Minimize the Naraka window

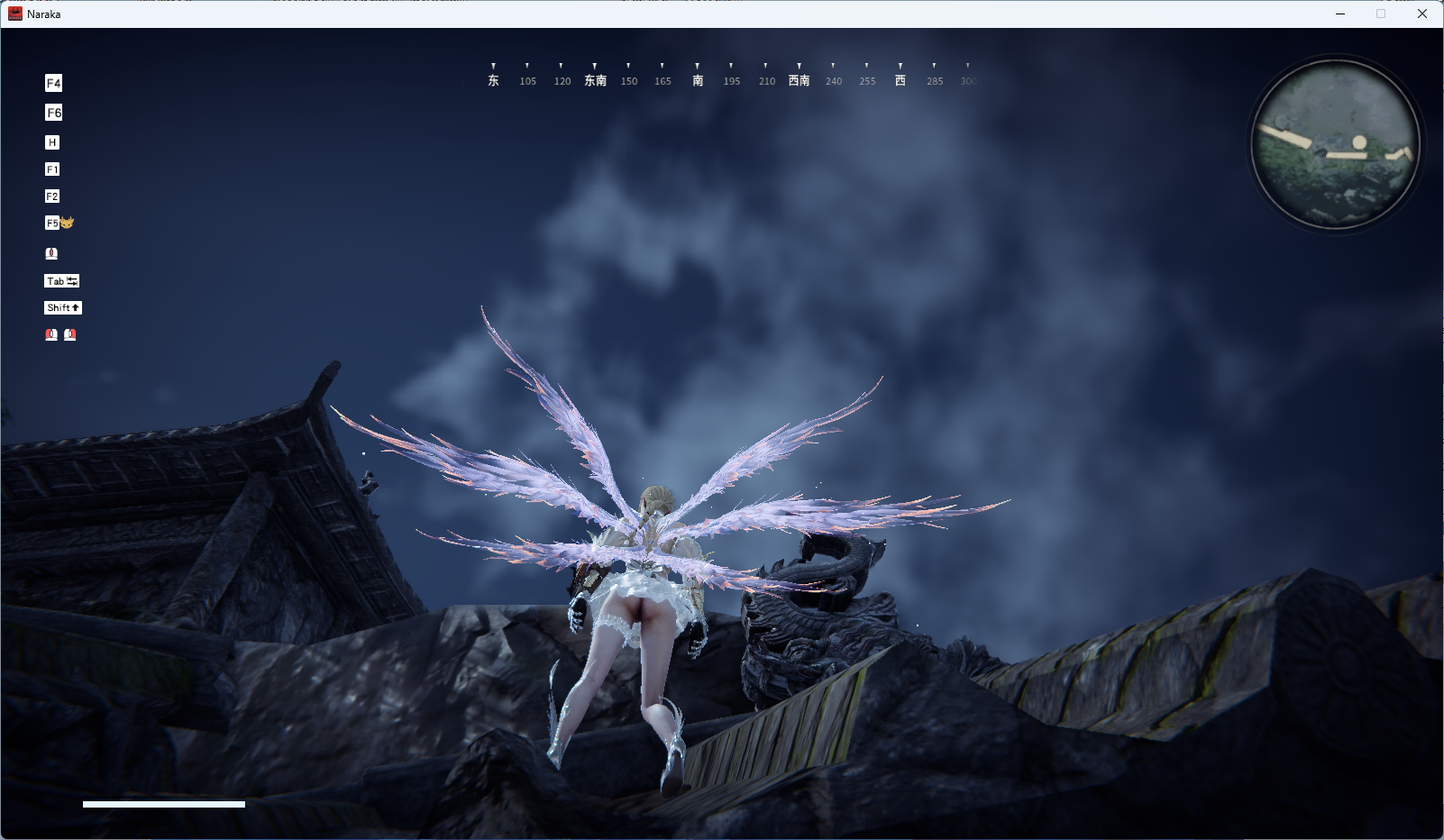(x=1340, y=14)
